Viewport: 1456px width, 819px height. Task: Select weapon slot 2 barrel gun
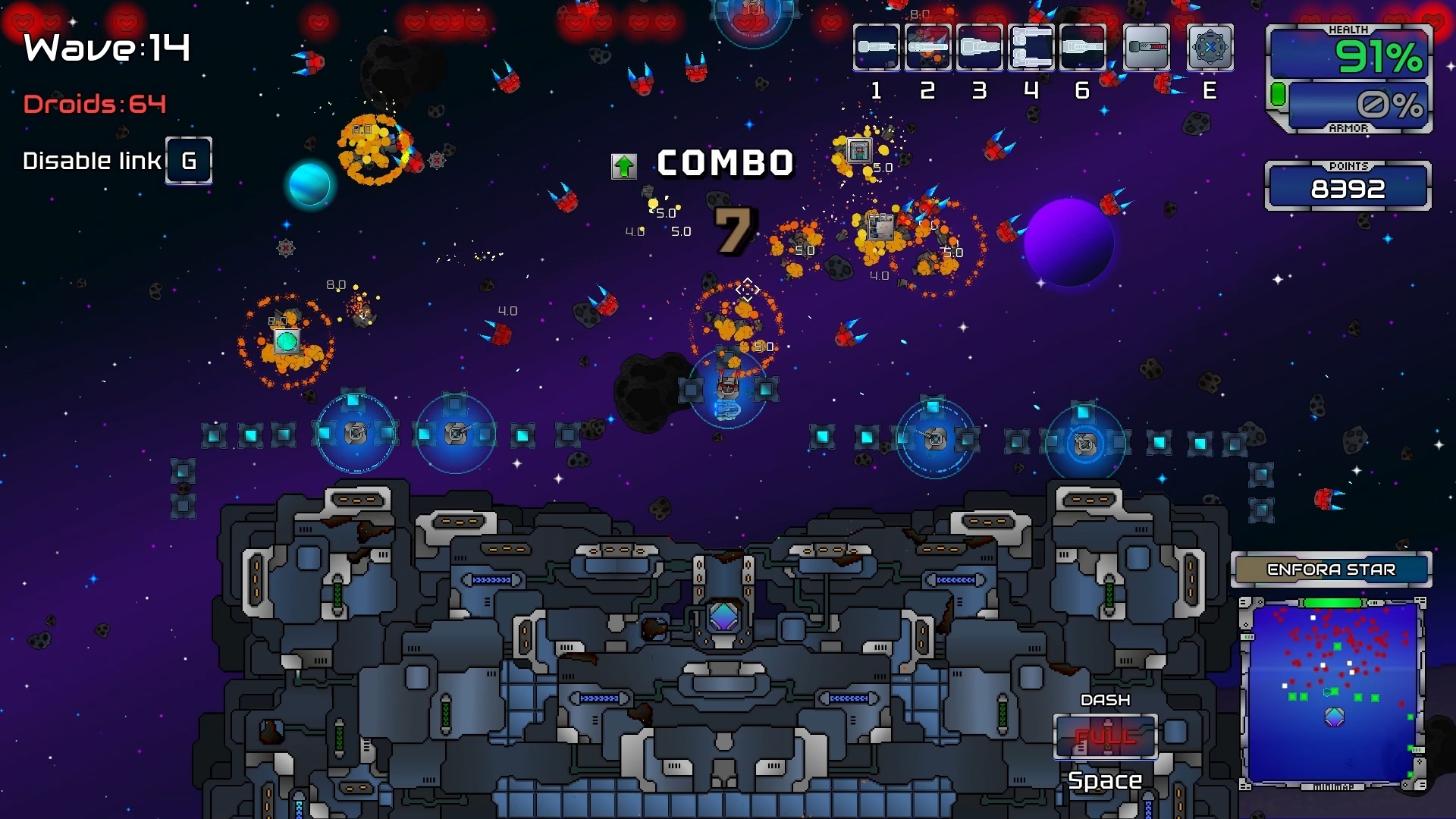(928, 47)
